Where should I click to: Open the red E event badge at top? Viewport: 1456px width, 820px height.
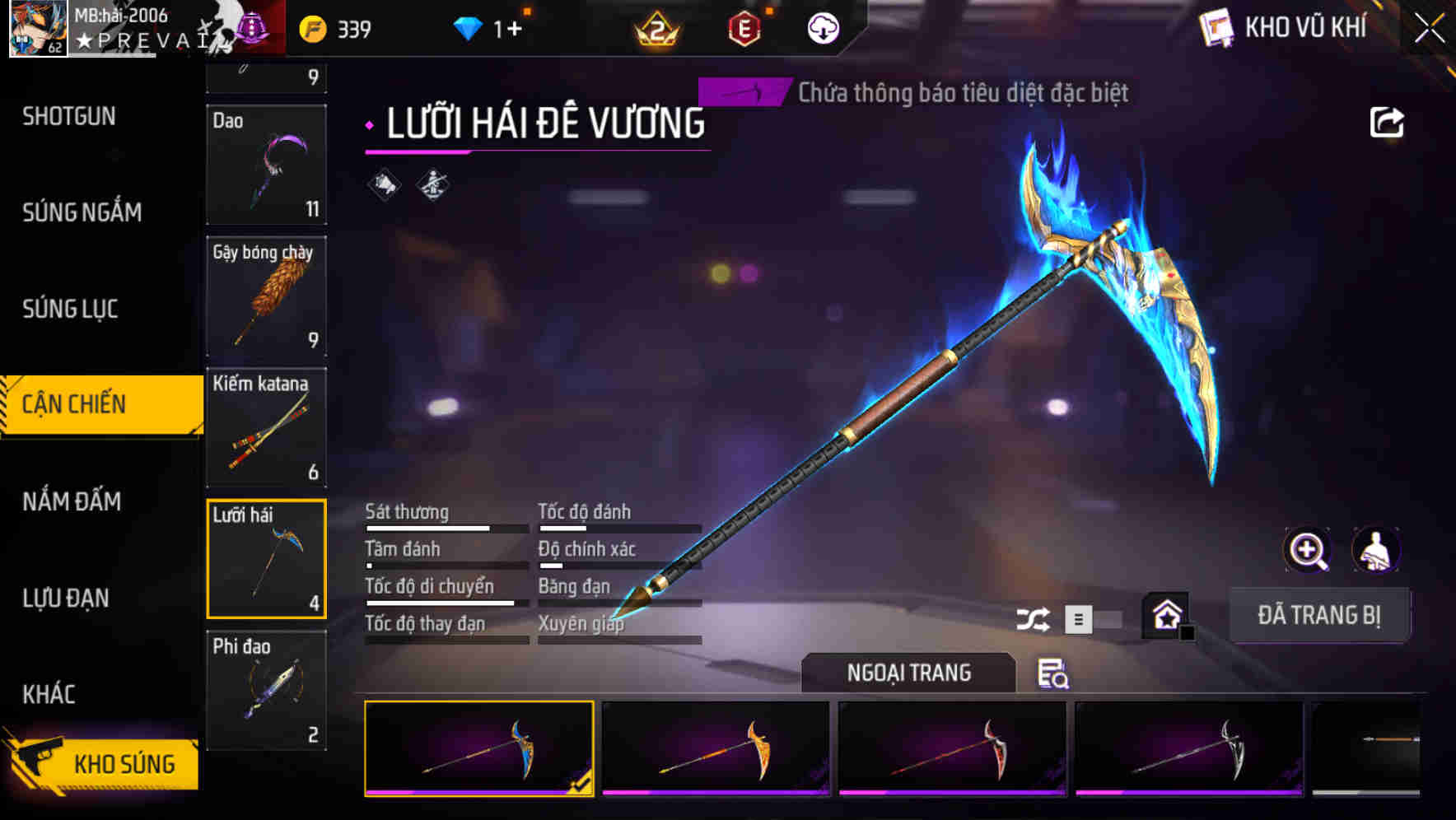(745, 28)
